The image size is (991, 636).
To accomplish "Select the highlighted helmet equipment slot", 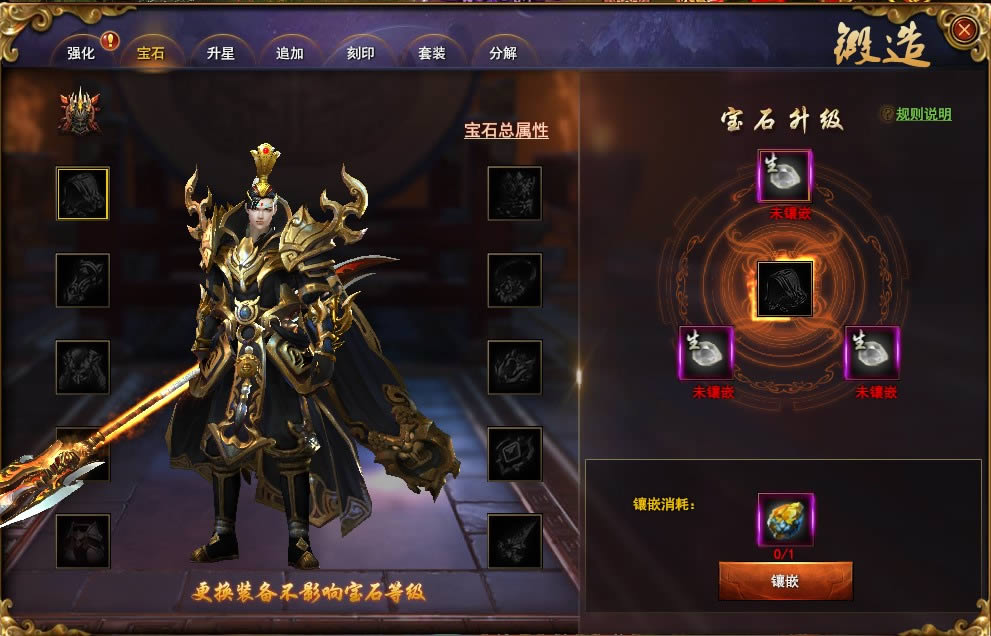I will [82, 193].
